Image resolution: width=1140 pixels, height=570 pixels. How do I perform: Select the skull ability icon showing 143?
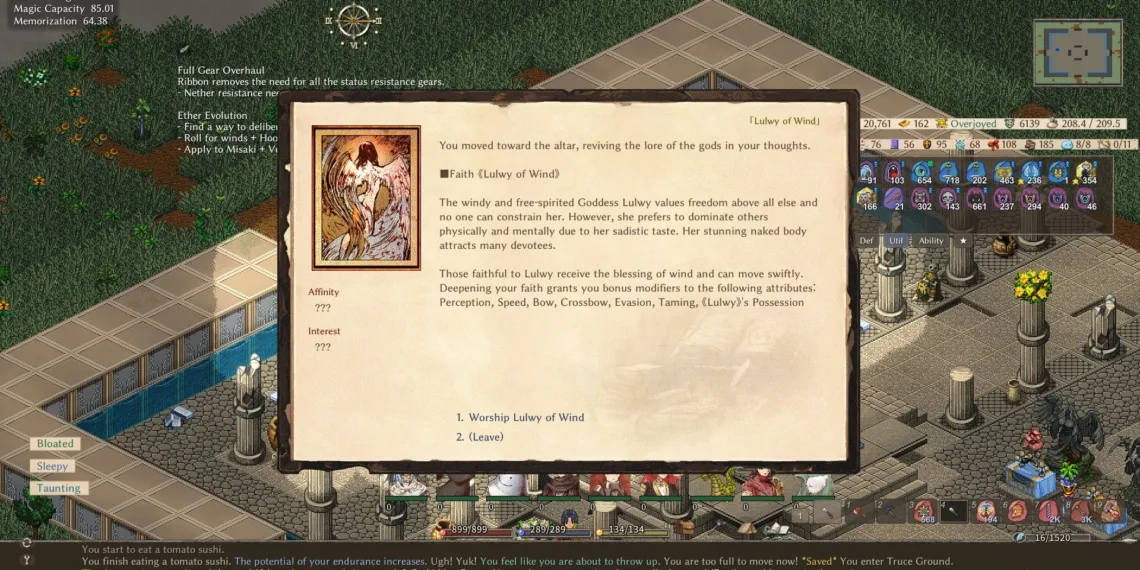click(x=947, y=199)
